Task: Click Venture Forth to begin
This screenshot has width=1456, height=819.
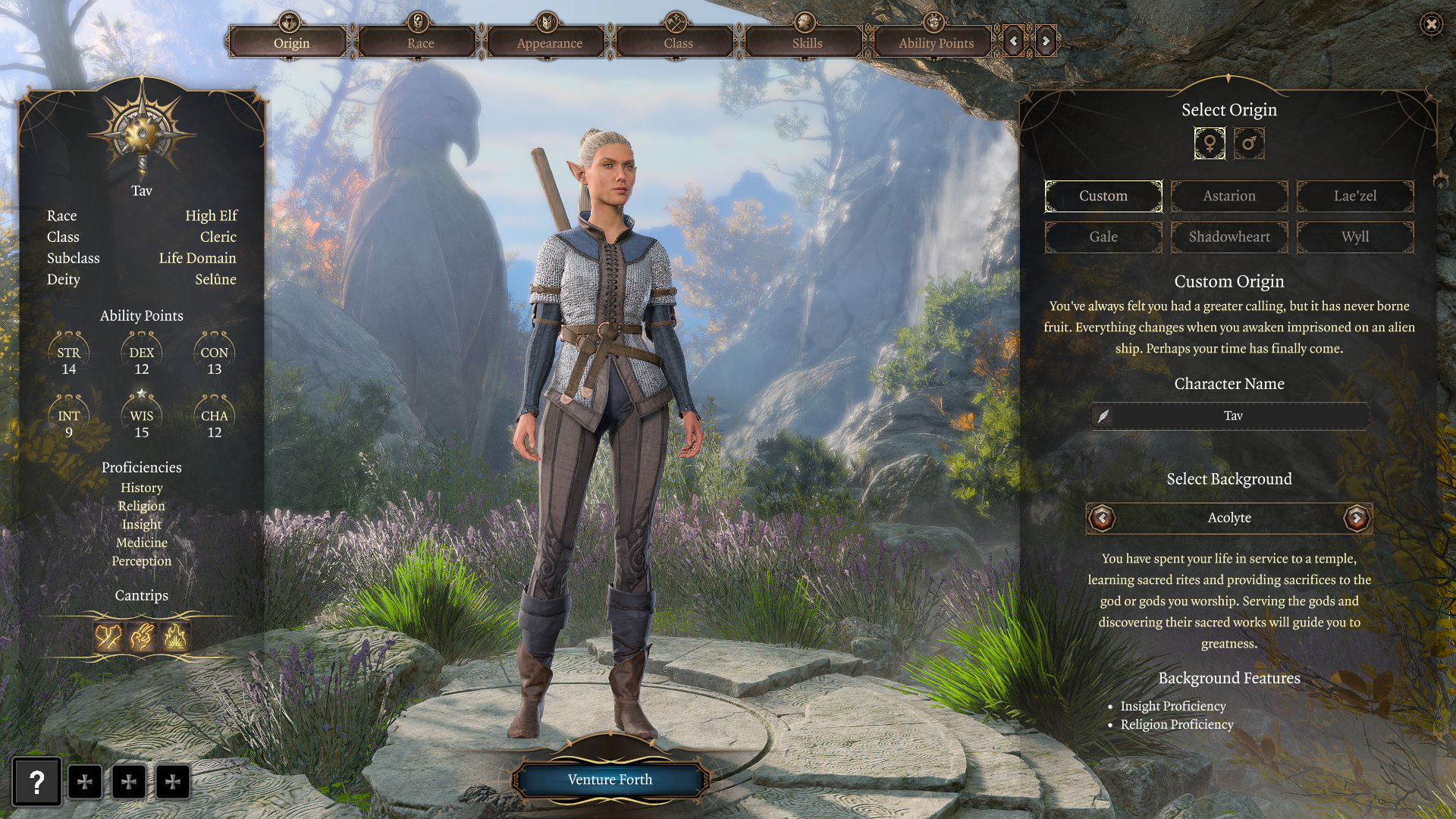Action: 610,780
